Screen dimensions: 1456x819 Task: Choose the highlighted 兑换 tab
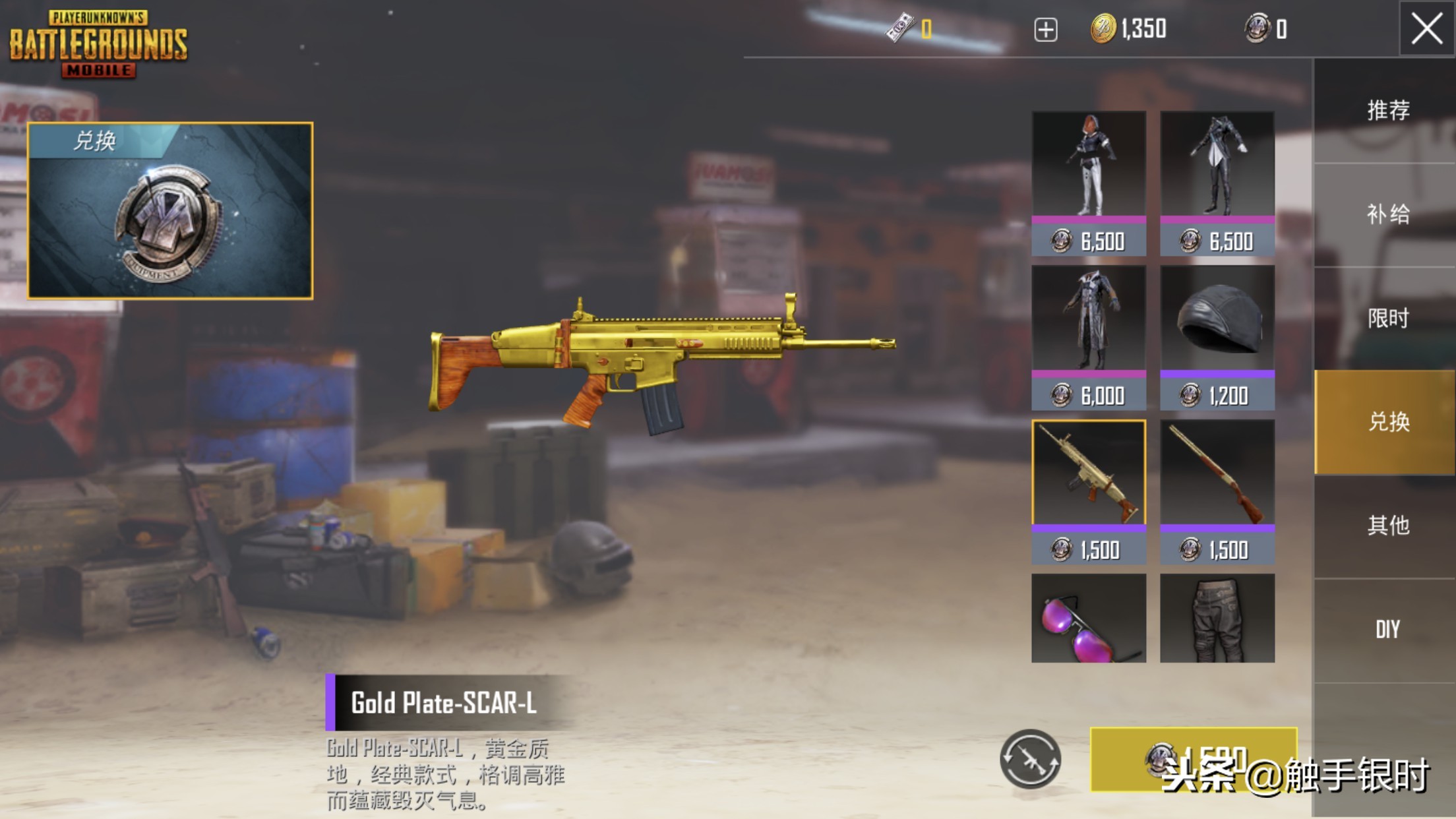[x=1387, y=422]
